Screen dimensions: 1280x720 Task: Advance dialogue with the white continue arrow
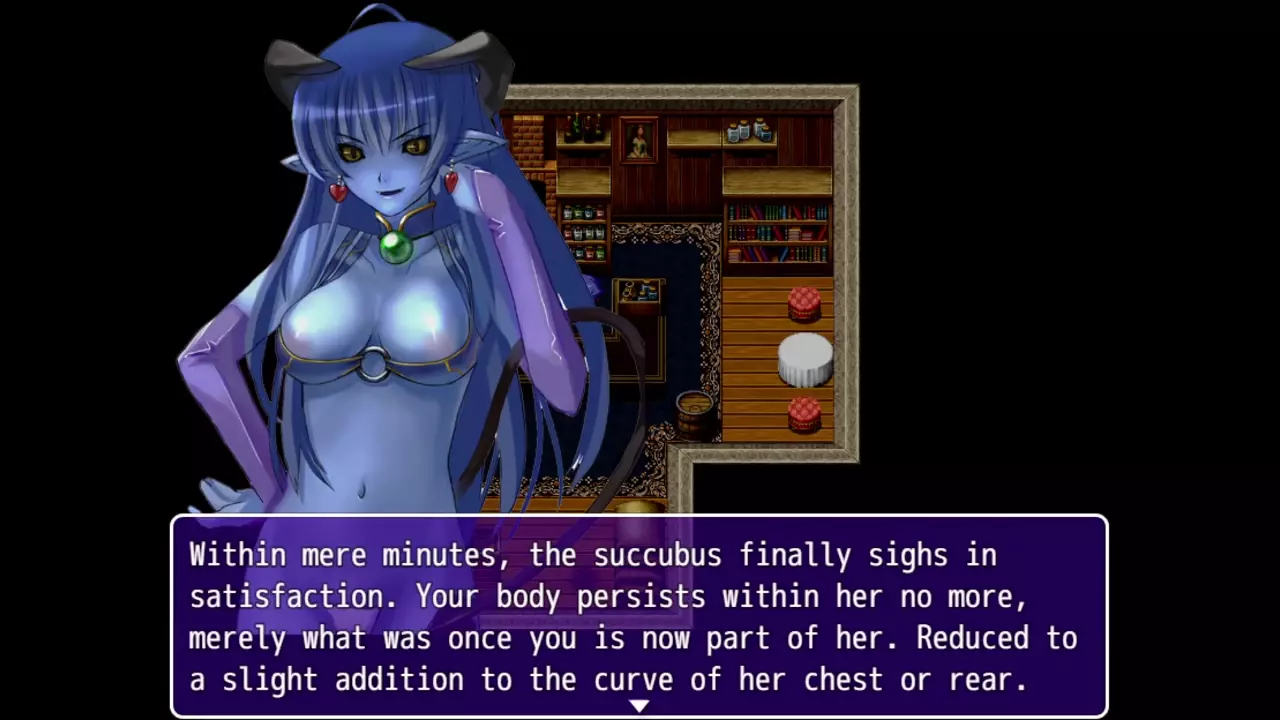point(639,706)
